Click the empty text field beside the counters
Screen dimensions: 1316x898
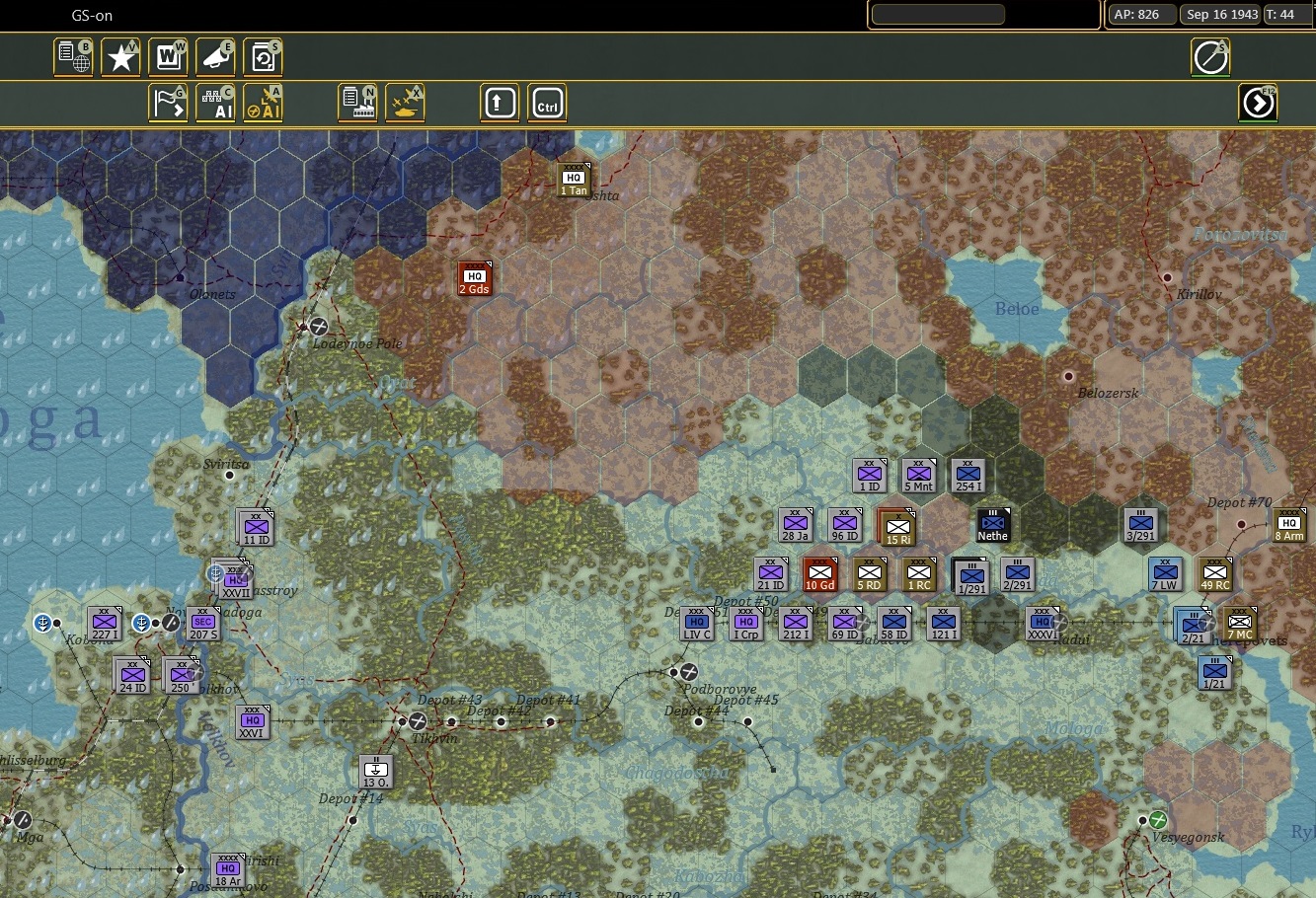coord(937,14)
